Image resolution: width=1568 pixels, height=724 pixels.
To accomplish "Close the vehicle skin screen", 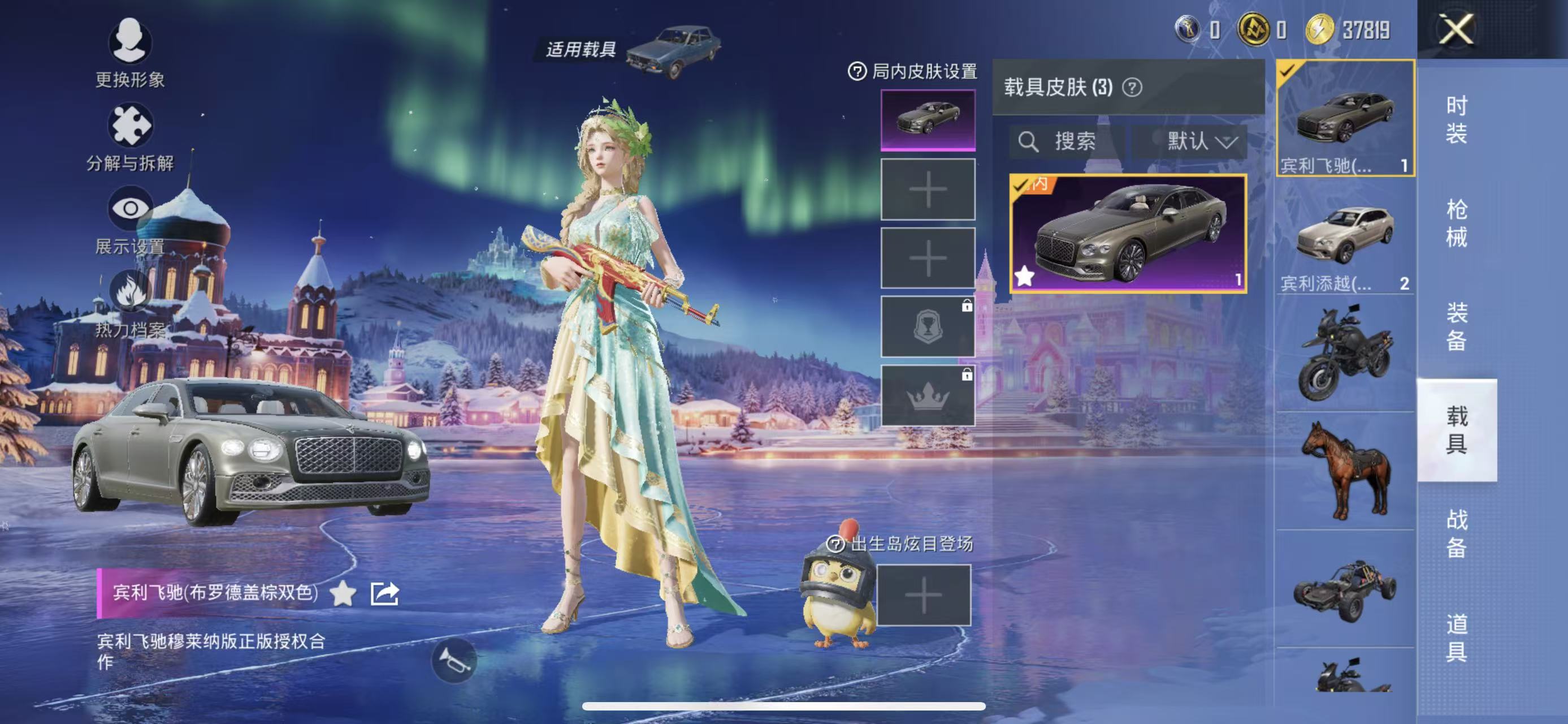I will click(x=1456, y=29).
